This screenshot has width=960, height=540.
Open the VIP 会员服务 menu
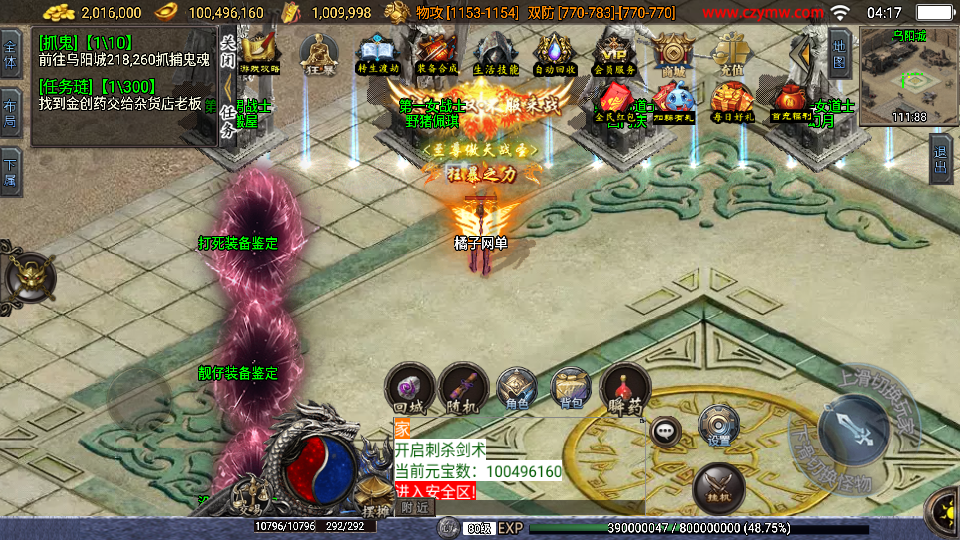pyautogui.click(x=614, y=52)
